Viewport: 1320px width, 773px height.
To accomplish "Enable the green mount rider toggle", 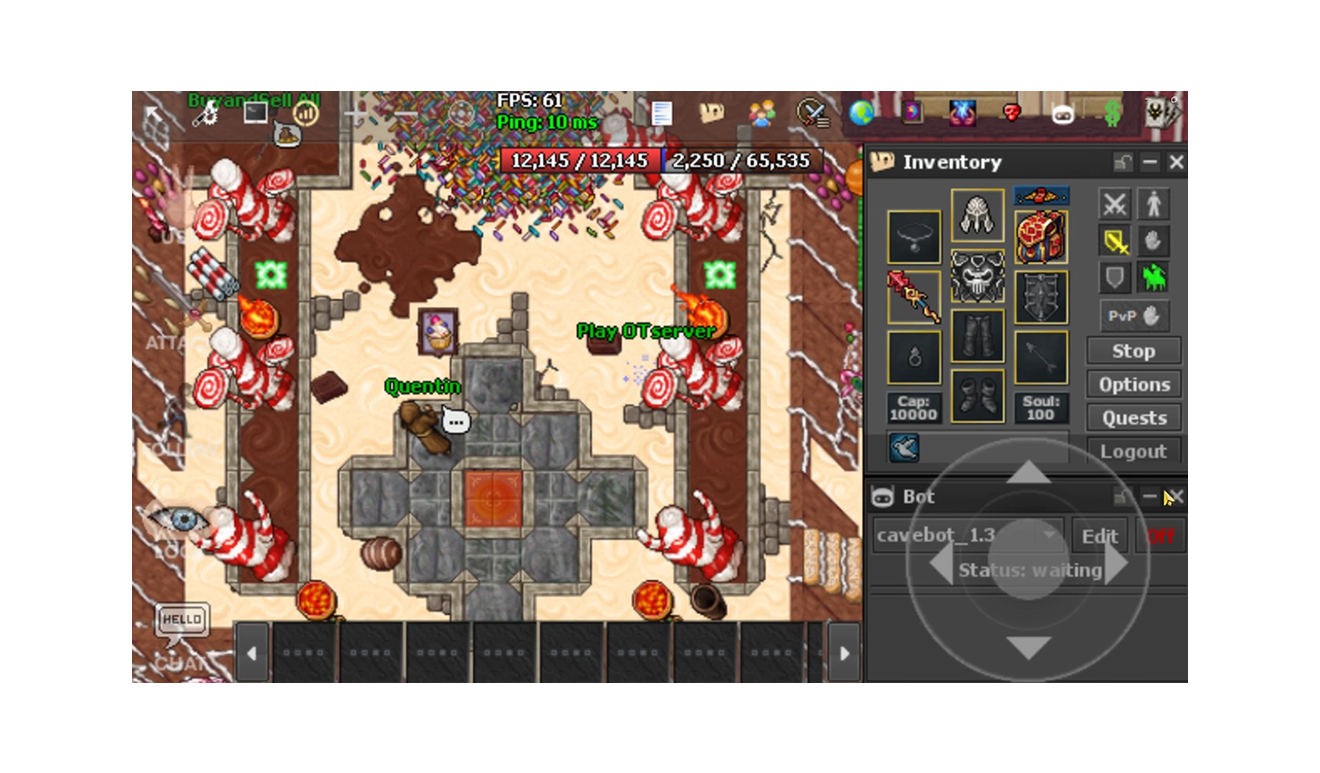I will [x=1153, y=277].
